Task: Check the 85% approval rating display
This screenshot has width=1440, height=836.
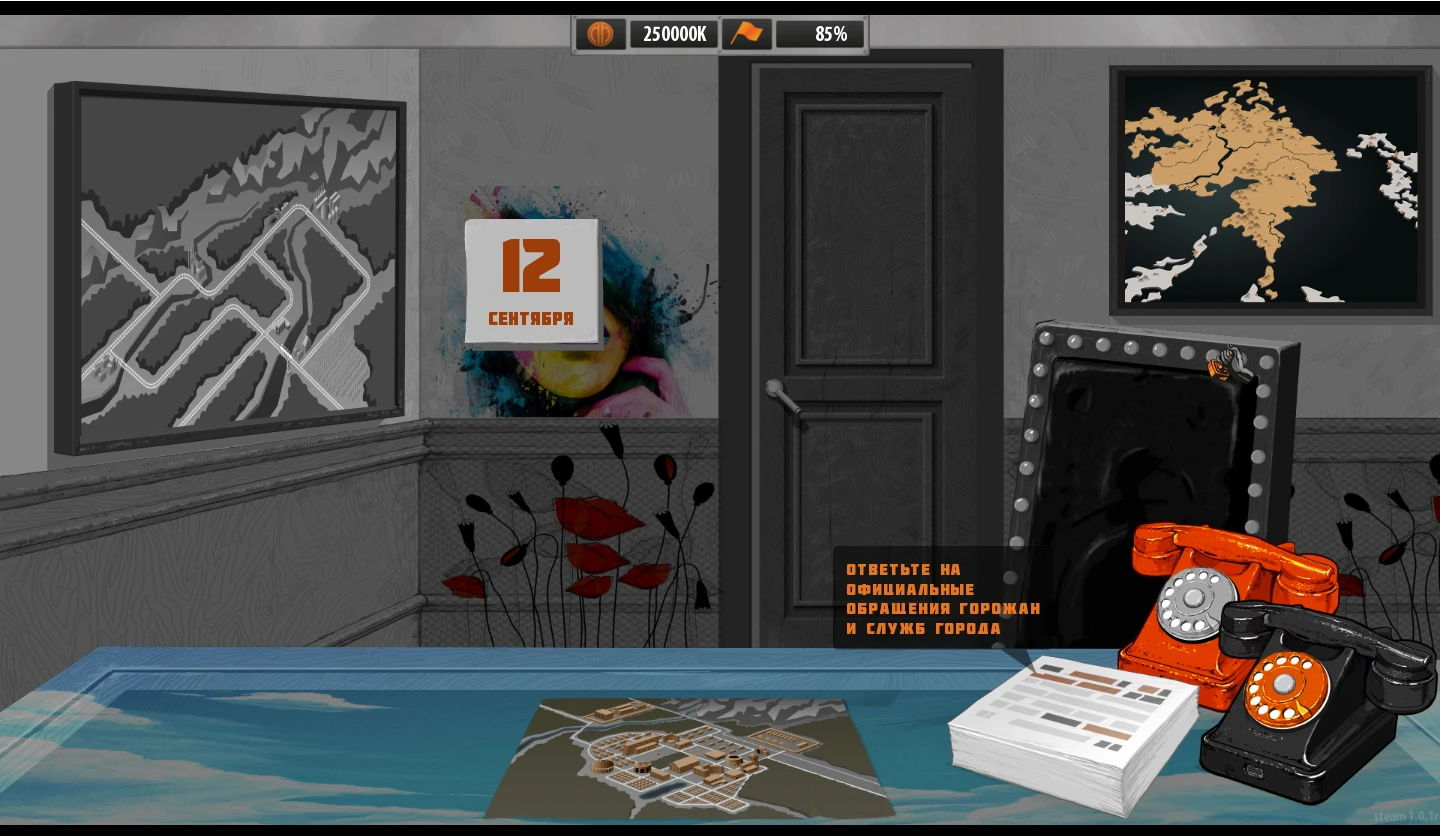Action: coord(820,33)
